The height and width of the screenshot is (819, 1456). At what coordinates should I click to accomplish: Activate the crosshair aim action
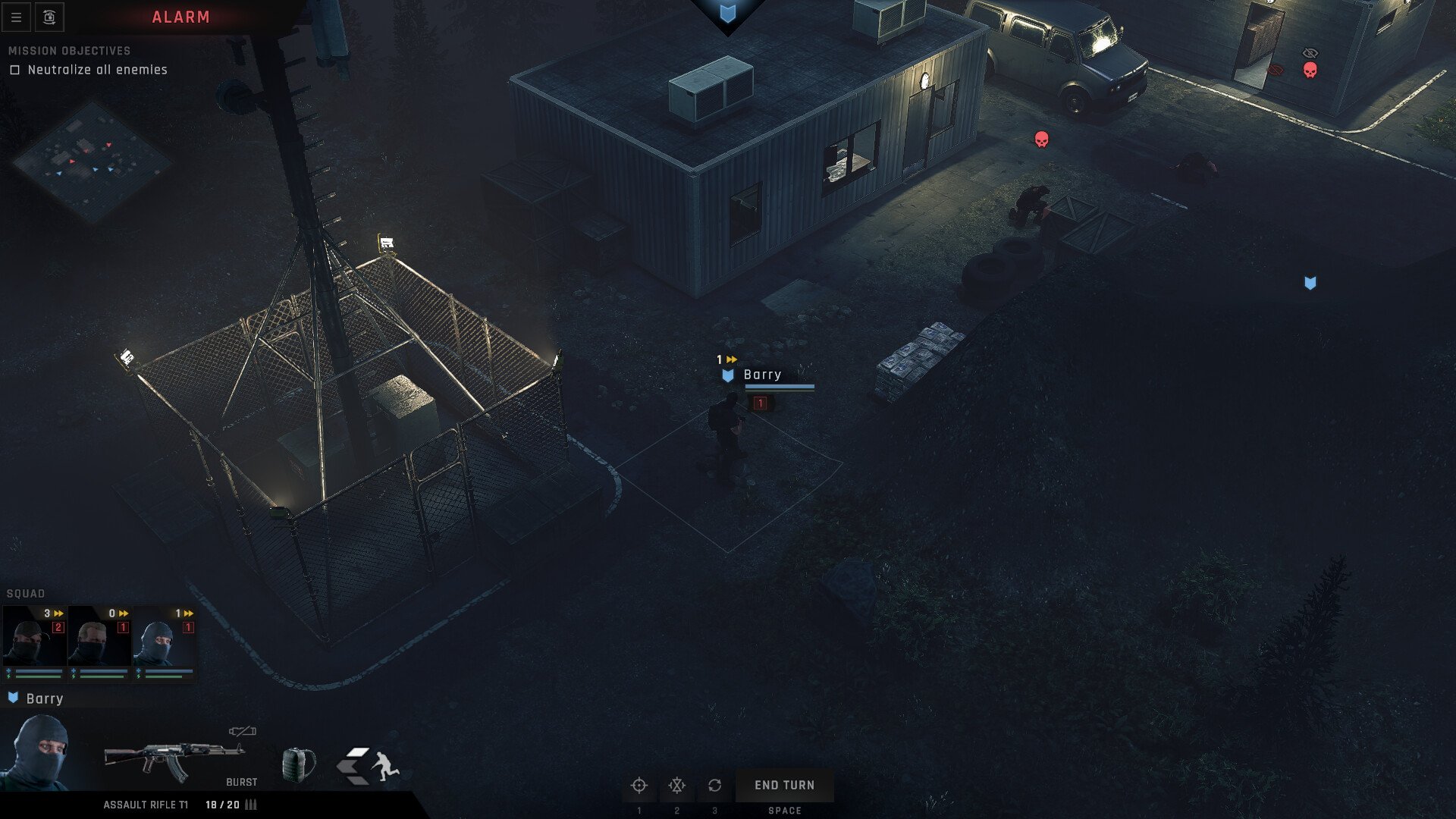coord(639,786)
